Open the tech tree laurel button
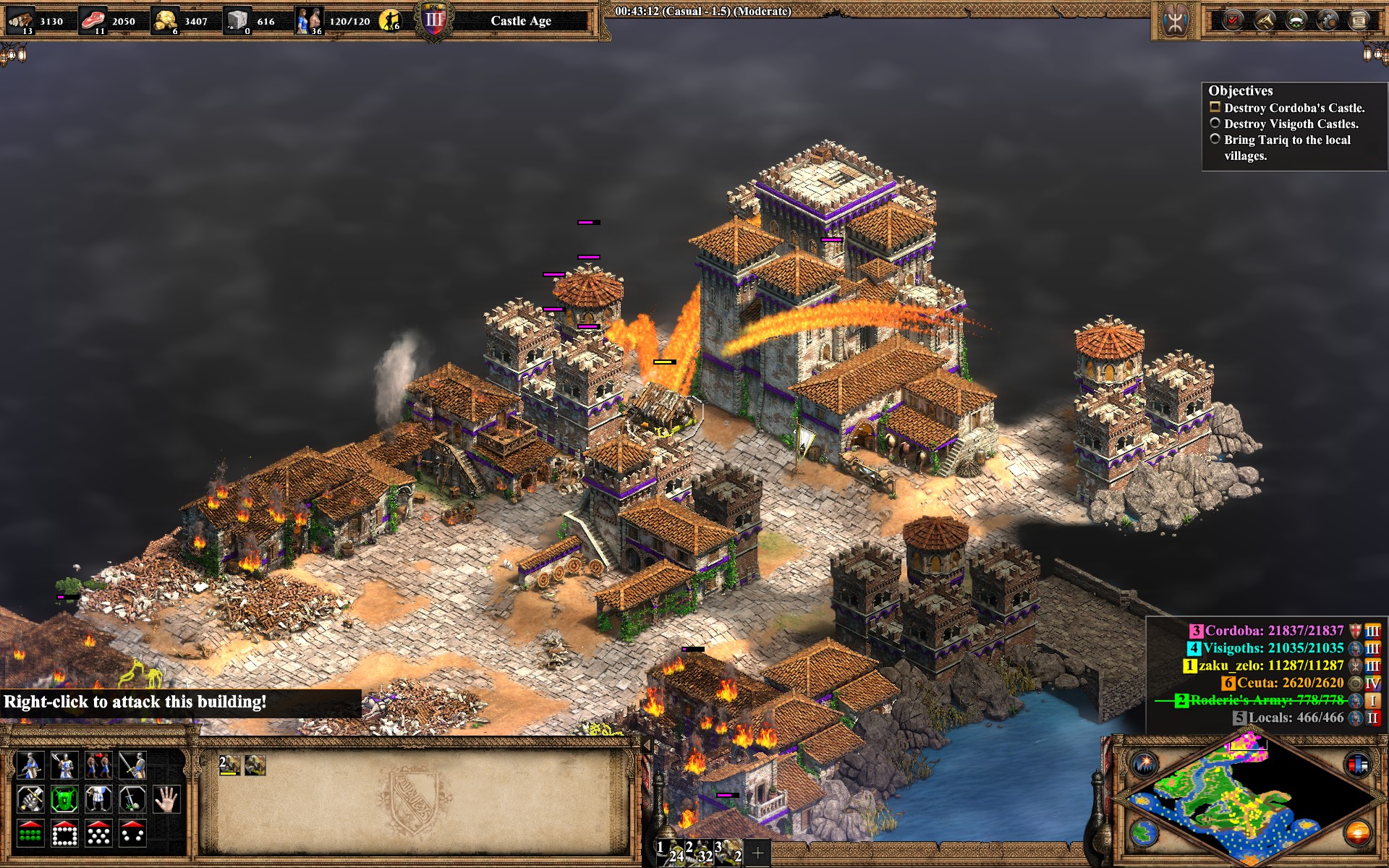The height and width of the screenshot is (868, 1389). 1296,20
